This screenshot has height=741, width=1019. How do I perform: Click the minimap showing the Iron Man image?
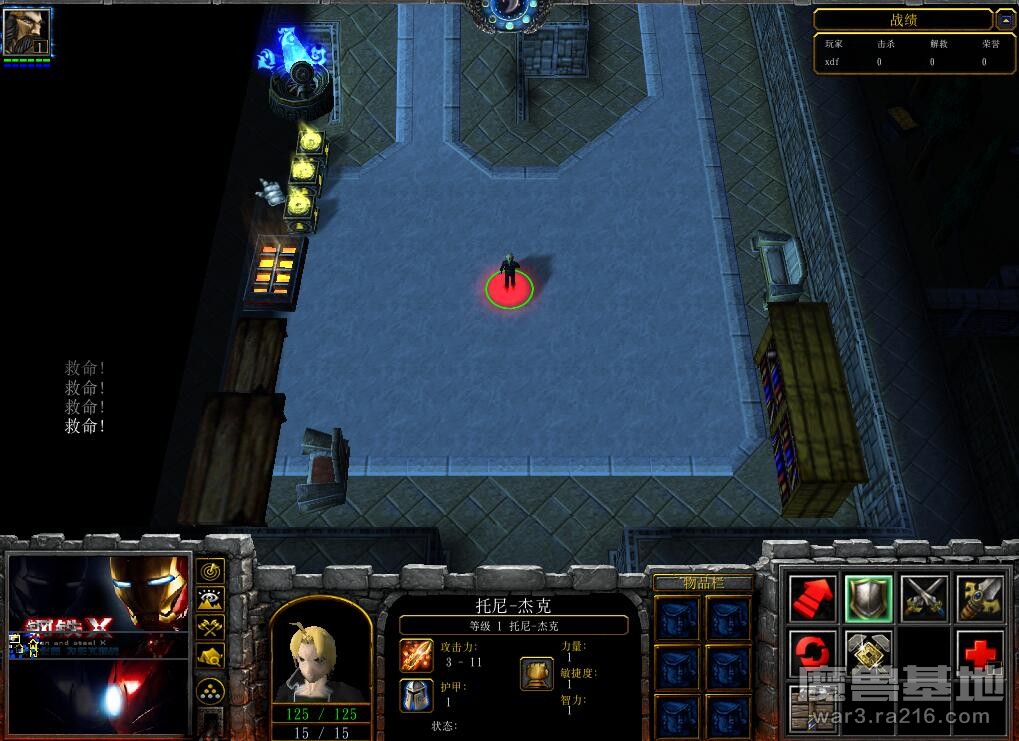click(99, 645)
